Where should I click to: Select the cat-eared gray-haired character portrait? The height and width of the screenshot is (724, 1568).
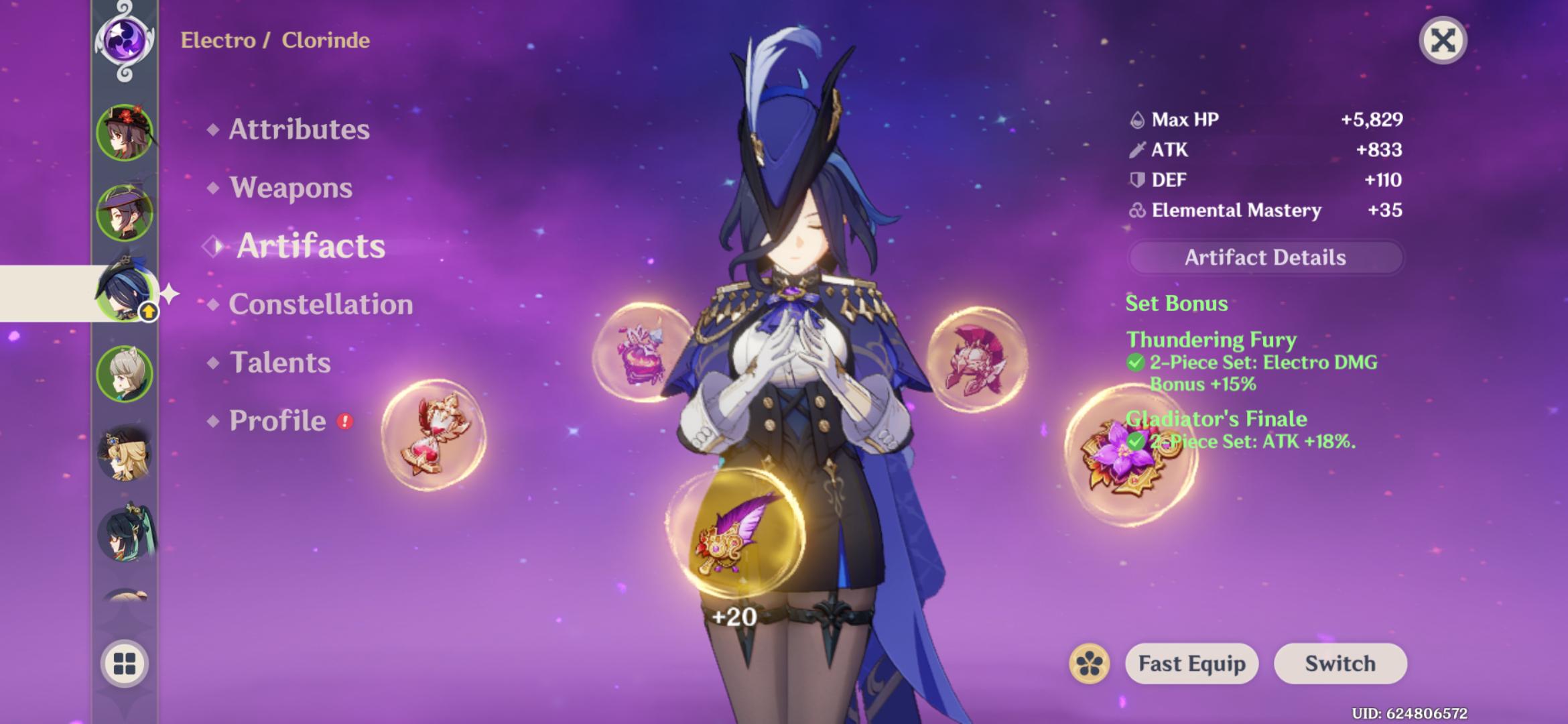[x=125, y=373]
